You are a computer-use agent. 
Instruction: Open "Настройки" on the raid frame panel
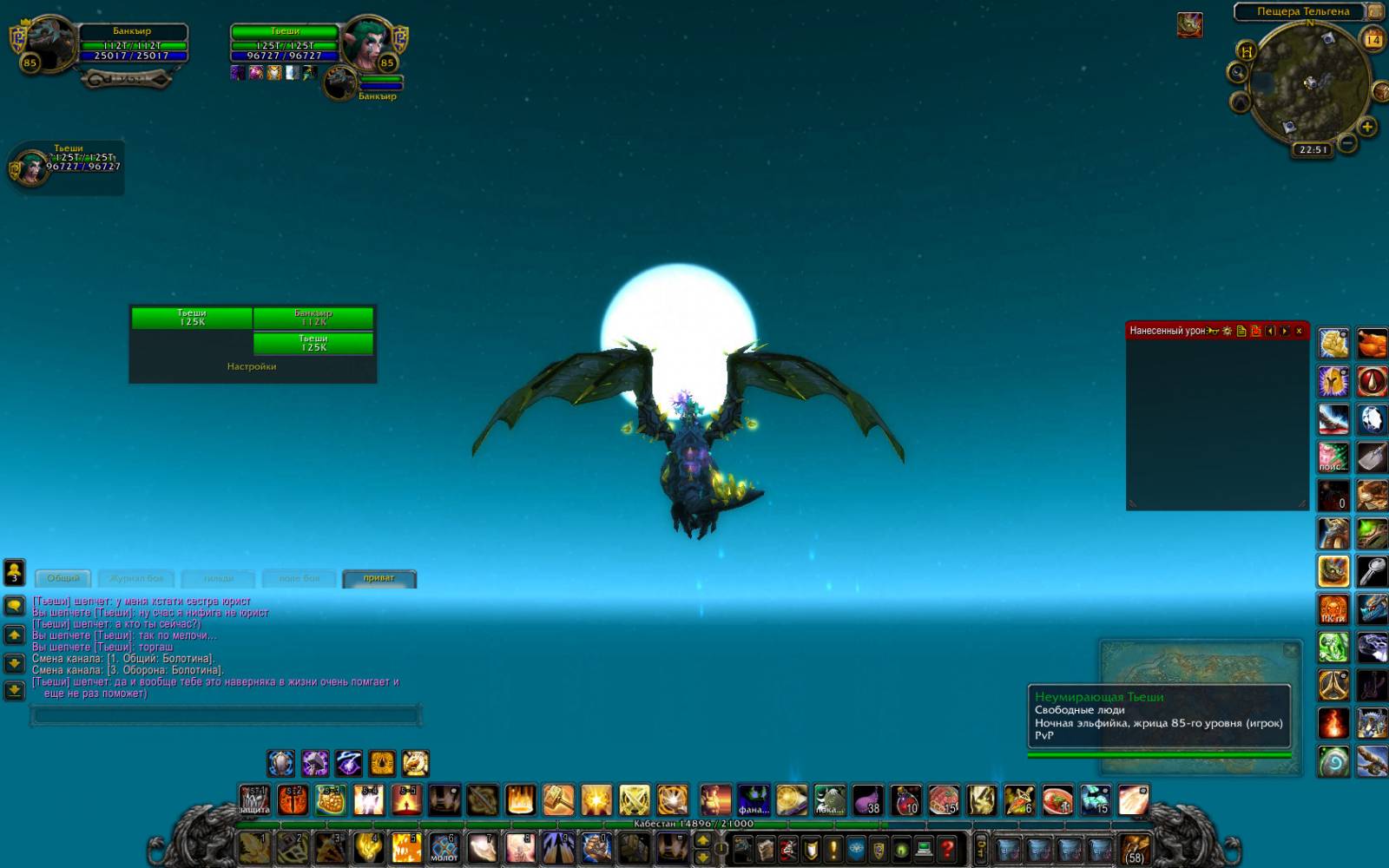[252, 366]
